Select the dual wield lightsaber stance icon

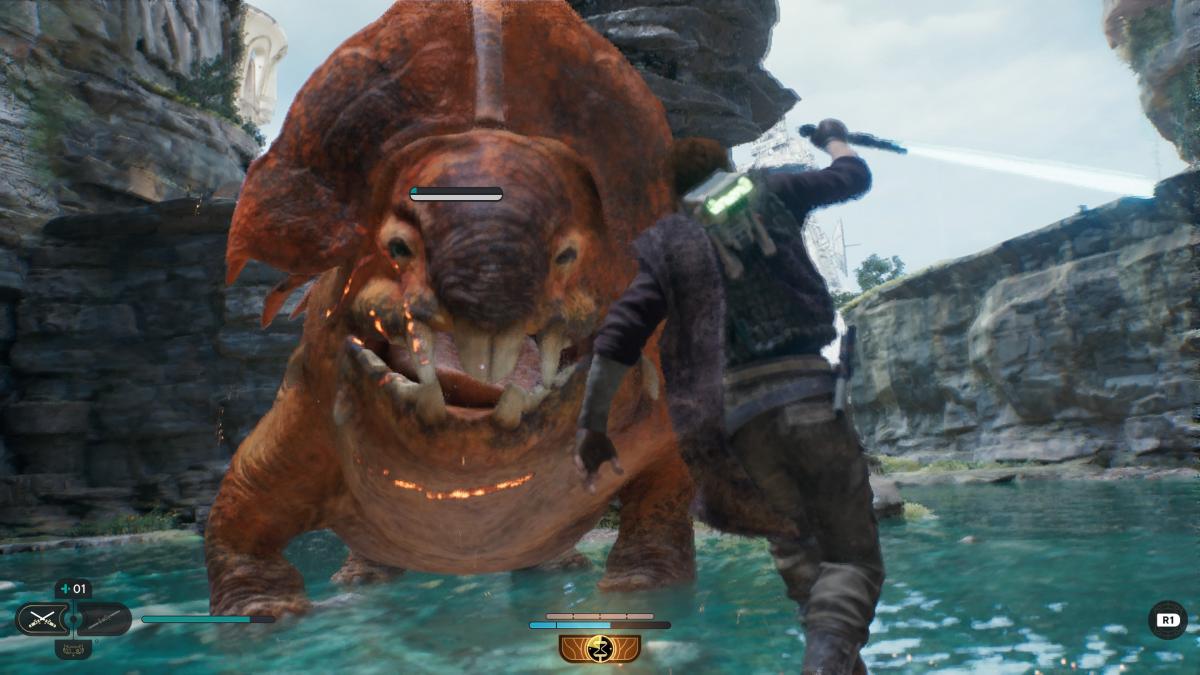tap(41, 619)
